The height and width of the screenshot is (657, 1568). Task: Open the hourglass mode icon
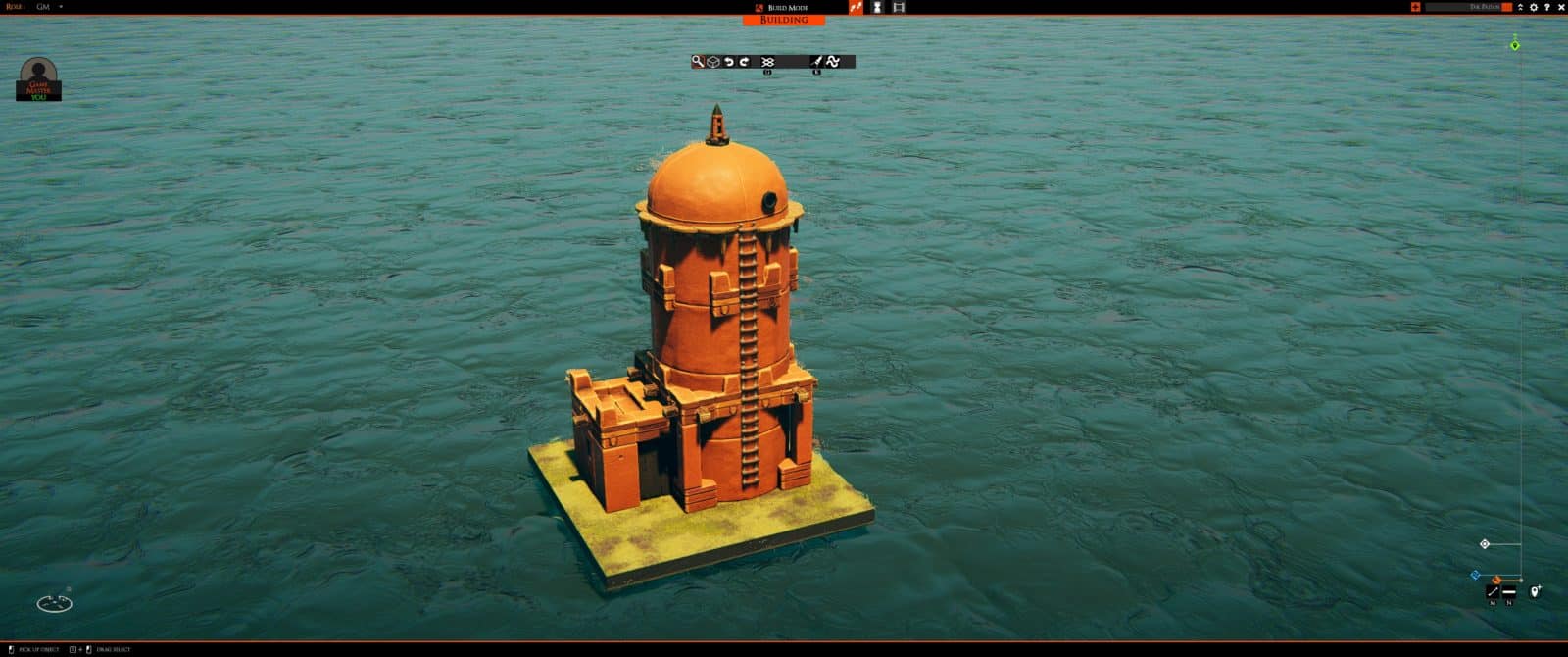(877, 7)
